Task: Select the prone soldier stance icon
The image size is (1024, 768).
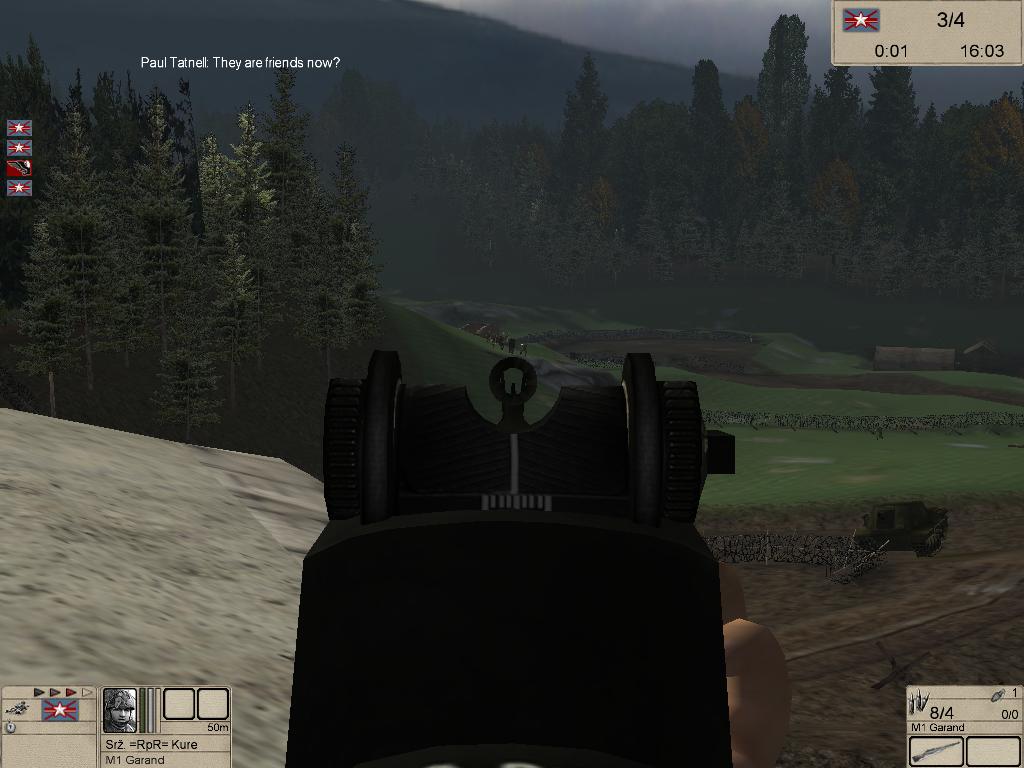Action: [x=16, y=708]
